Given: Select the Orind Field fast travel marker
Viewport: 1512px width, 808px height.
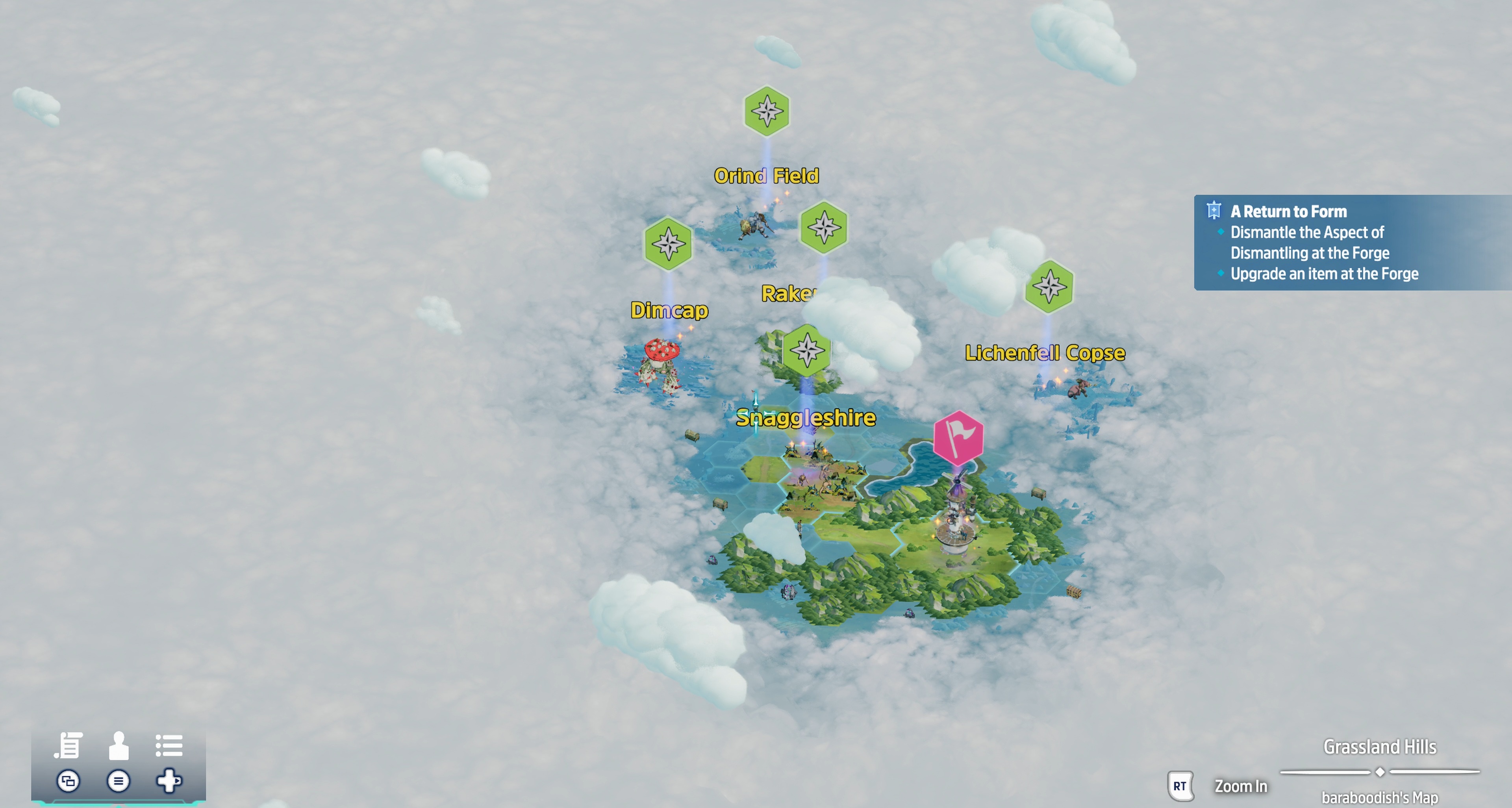Looking at the screenshot, I should click(767, 111).
